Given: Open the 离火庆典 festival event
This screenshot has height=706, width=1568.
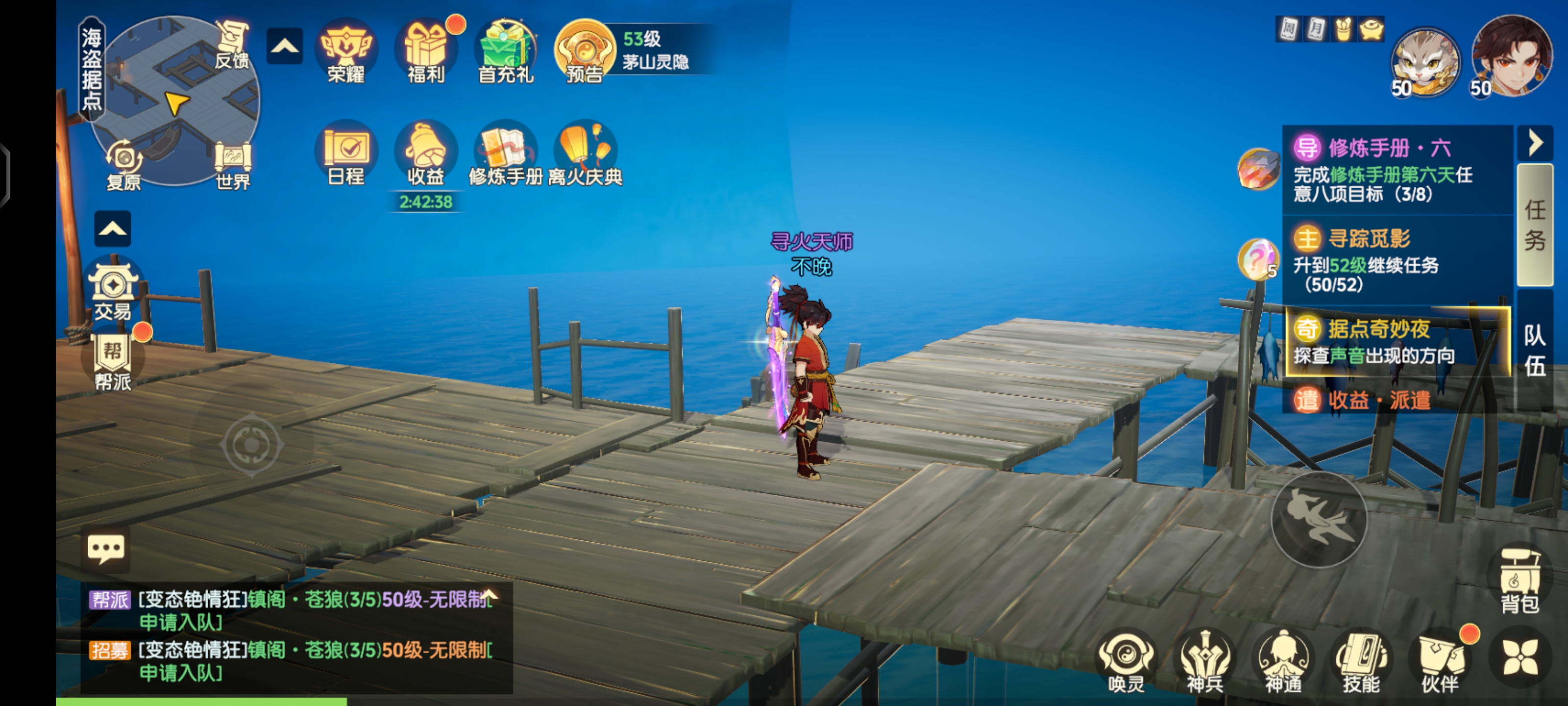Looking at the screenshot, I should click(x=585, y=153).
